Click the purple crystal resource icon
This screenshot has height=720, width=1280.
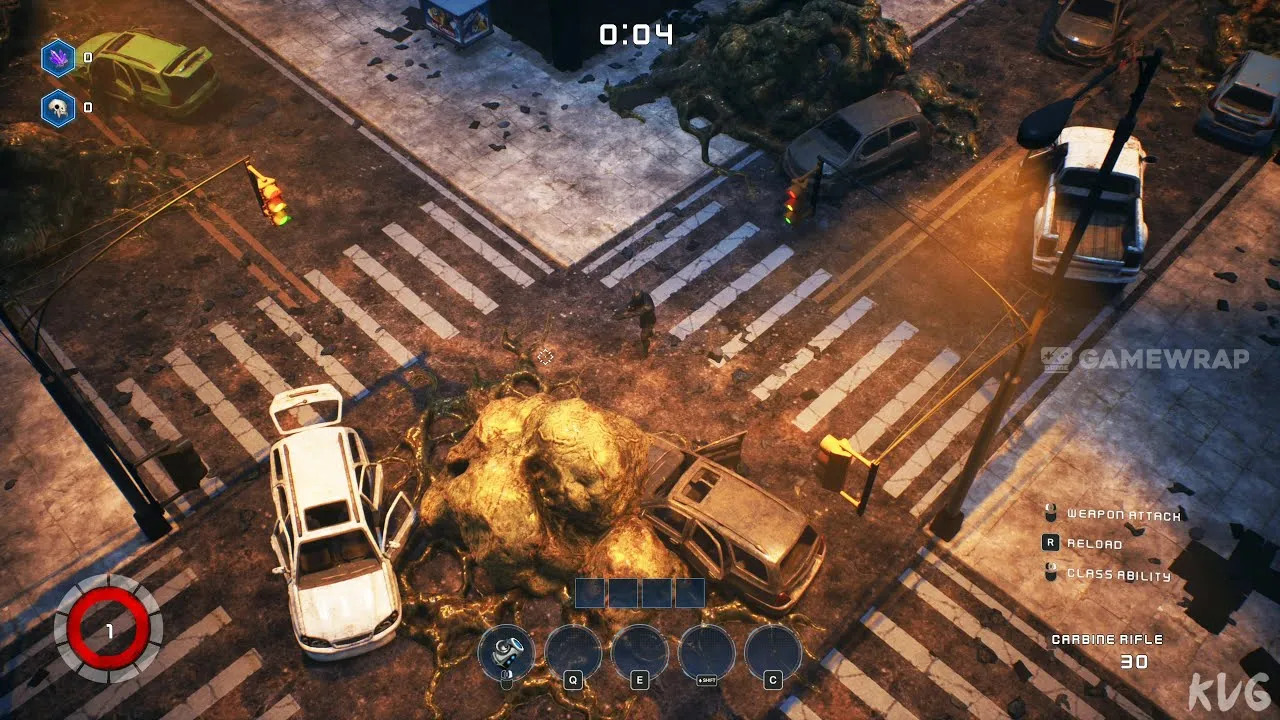[58, 58]
